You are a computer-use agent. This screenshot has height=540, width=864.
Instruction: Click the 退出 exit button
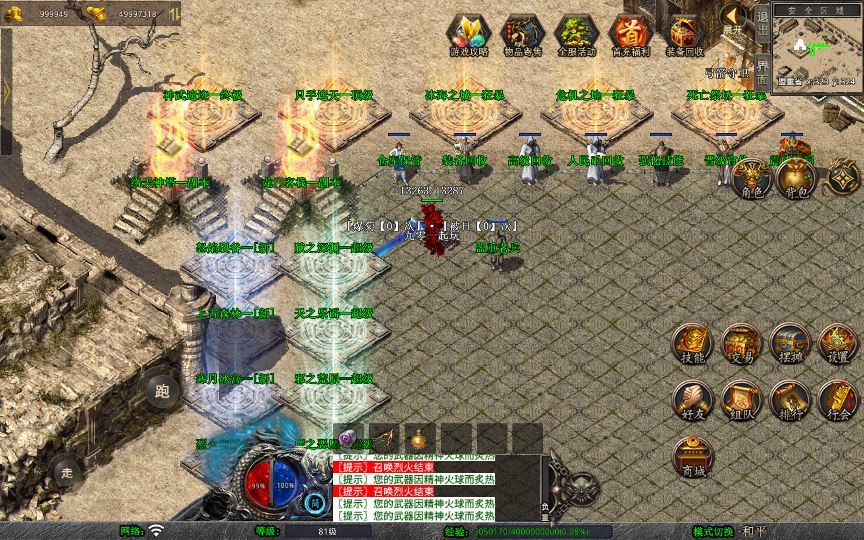tap(762, 27)
